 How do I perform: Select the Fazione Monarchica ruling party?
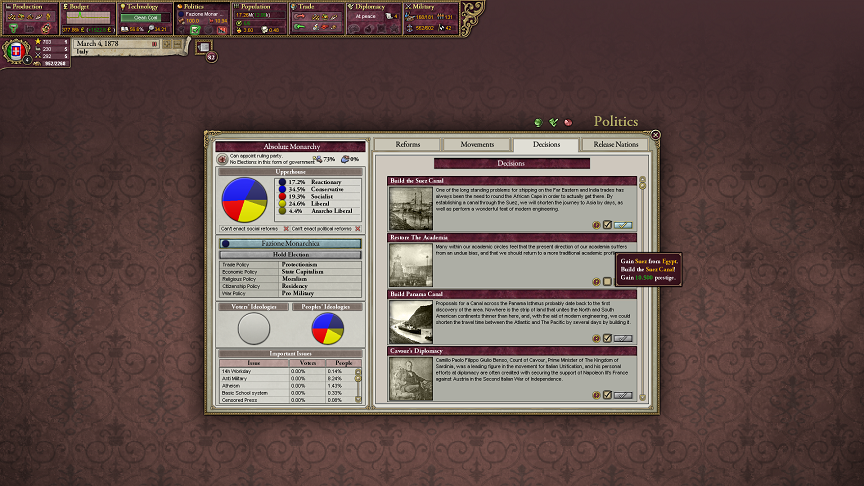tap(290, 243)
